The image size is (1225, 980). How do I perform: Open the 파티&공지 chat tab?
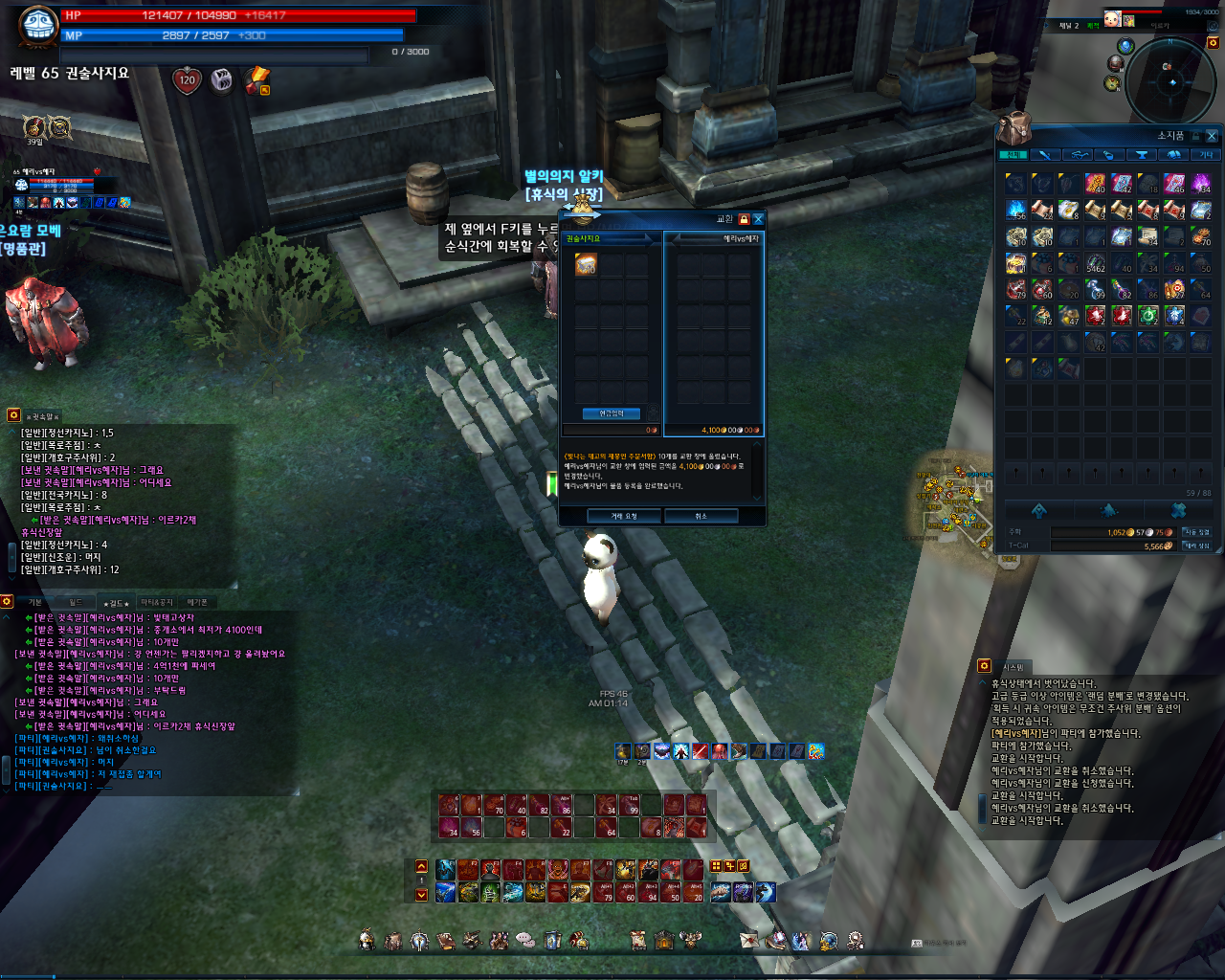(157, 602)
